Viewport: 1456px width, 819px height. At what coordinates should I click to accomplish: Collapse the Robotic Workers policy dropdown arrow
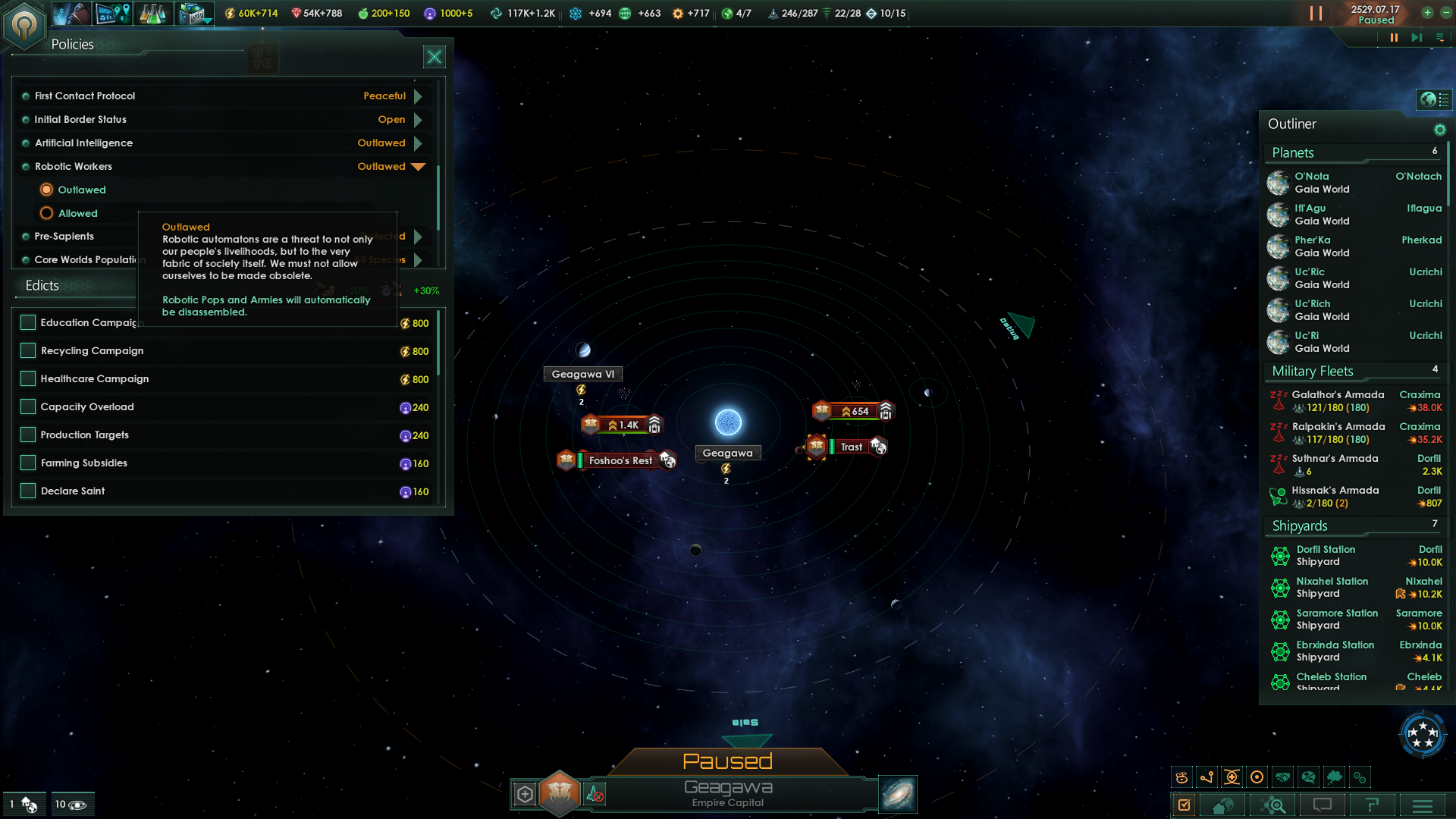(x=418, y=167)
